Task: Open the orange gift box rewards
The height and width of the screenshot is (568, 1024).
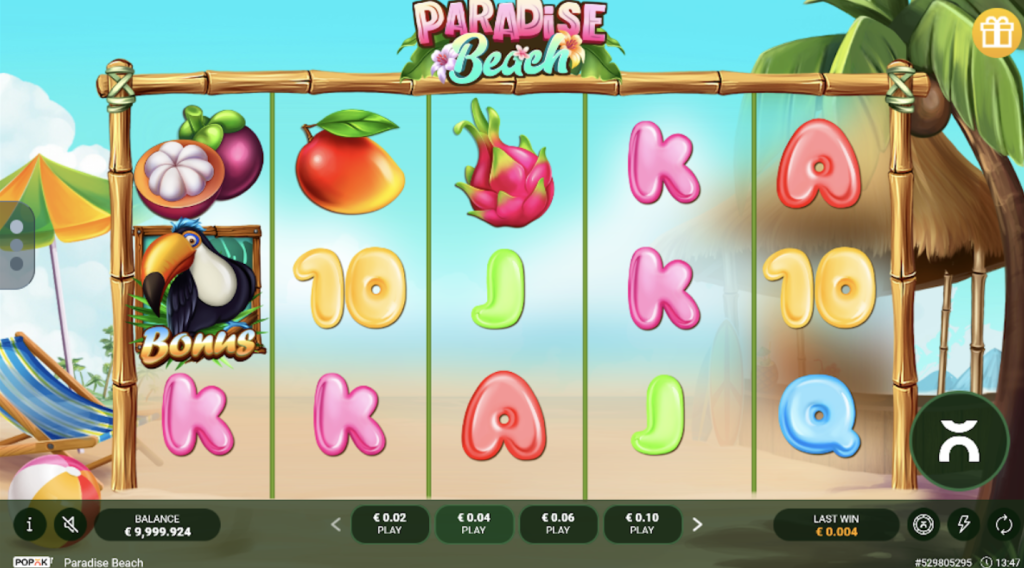Action: (x=996, y=33)
